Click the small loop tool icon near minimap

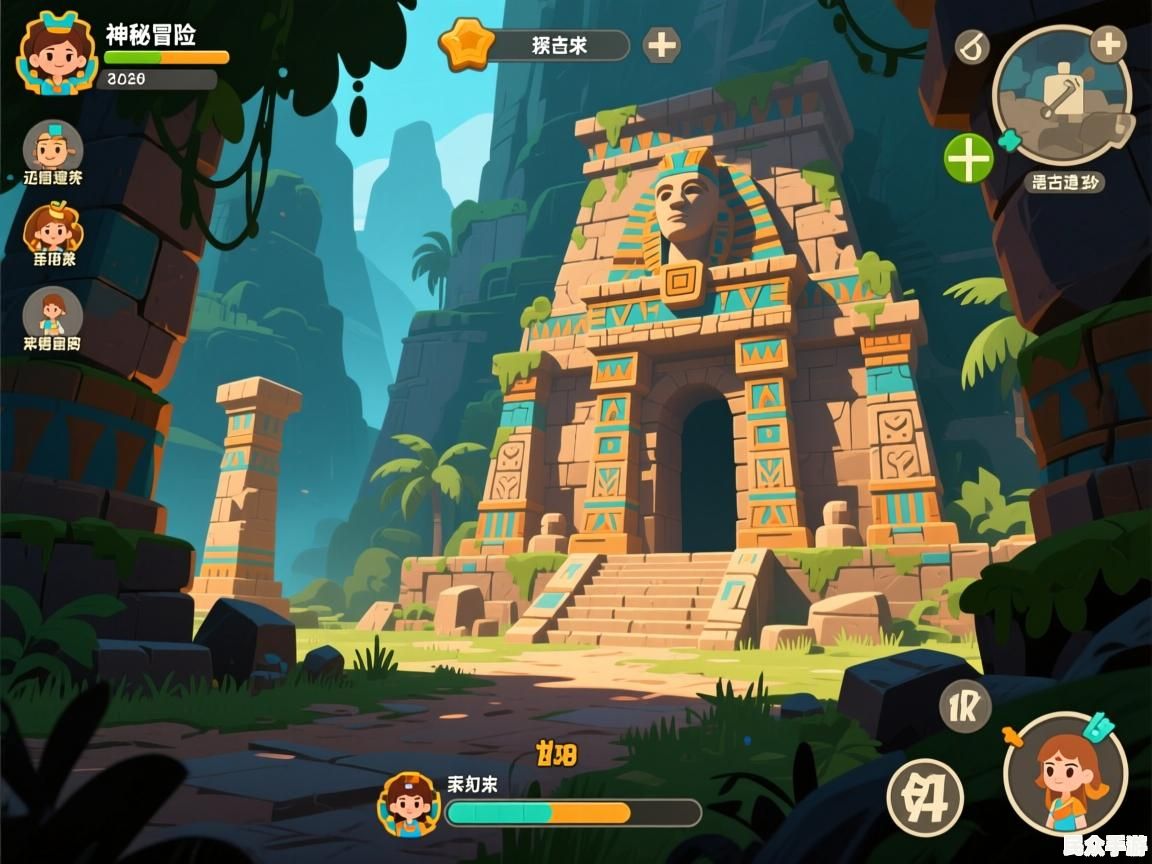click(x=971, y=47)
